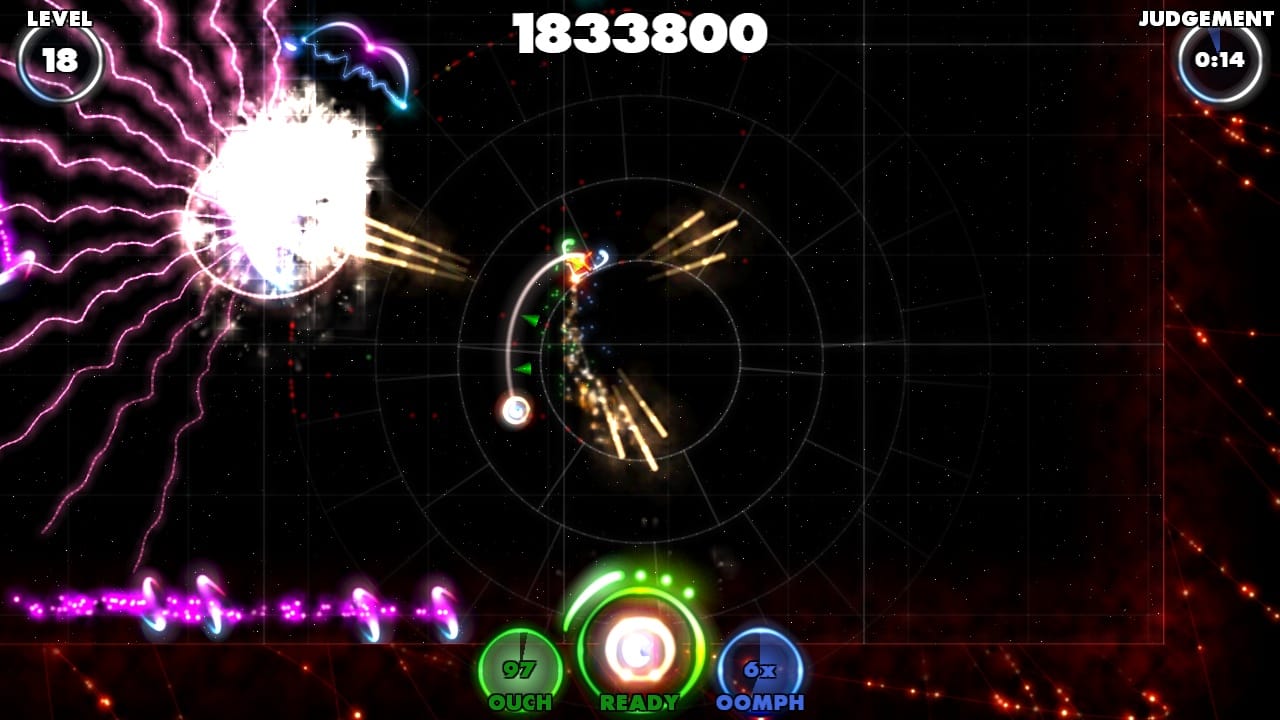
Task: Select the OUCH gauge showing 97
Action: pos(523,662)
